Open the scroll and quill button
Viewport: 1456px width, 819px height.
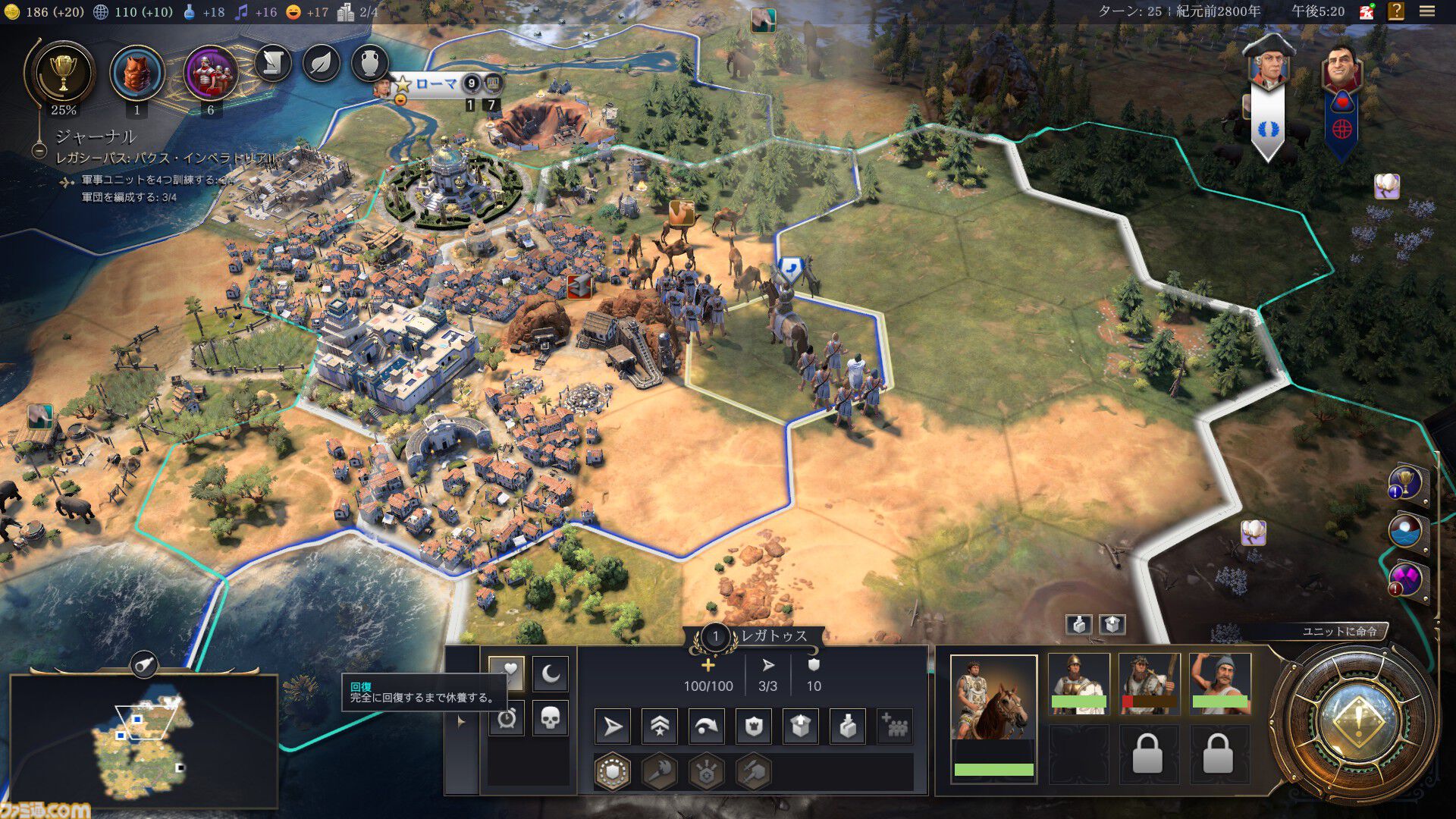coord(273,64)
